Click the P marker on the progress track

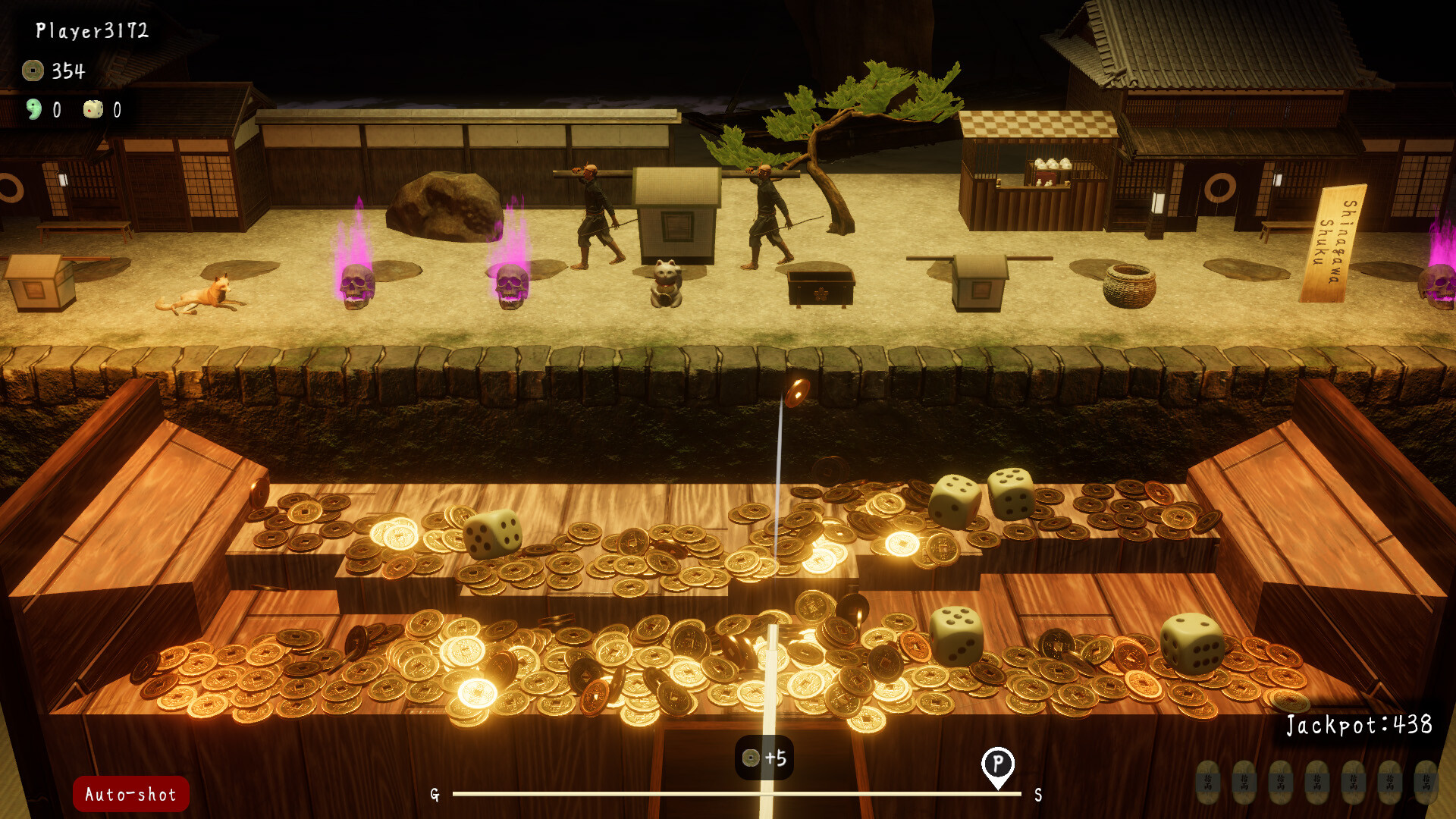pyautogui.click(x=997, y=764)
